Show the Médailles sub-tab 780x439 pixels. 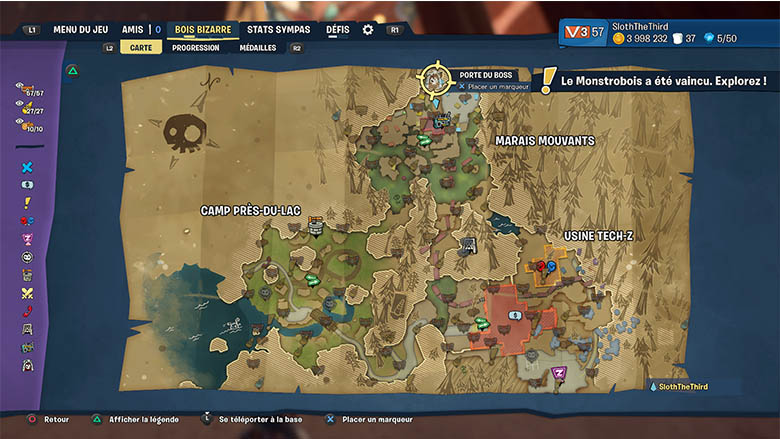[258, 47]
